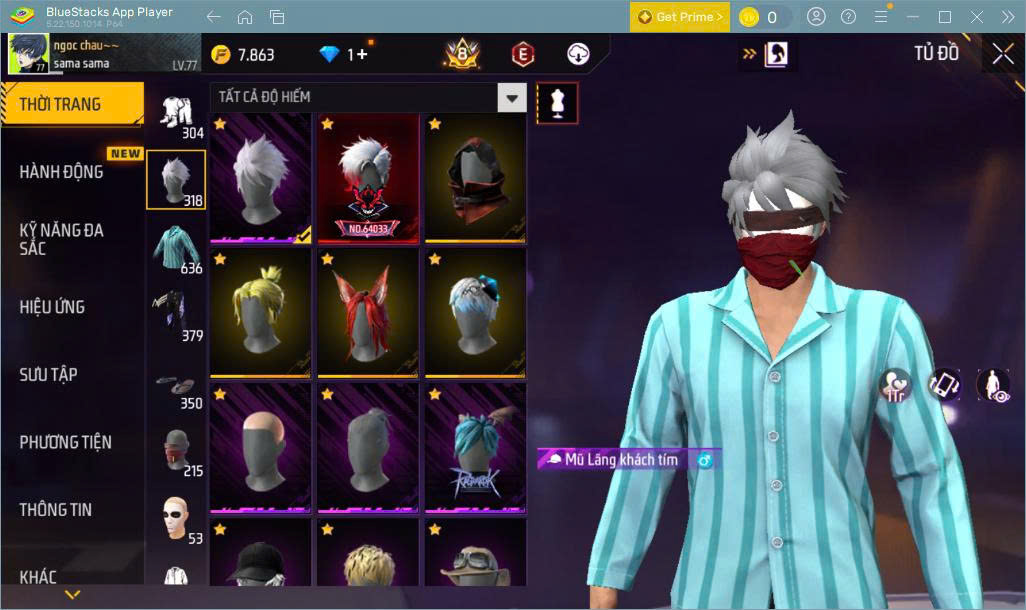Select the red fox ears hair
1026x610 pixels.
click(x=368, y=312)
